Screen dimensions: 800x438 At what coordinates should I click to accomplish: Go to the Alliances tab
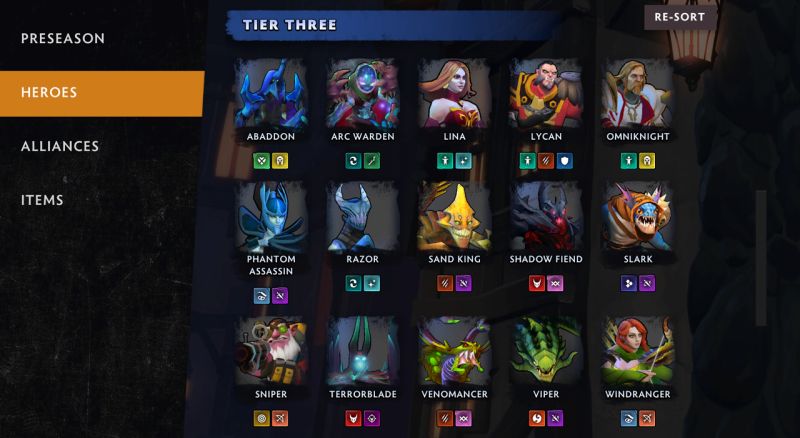(60, 146)
